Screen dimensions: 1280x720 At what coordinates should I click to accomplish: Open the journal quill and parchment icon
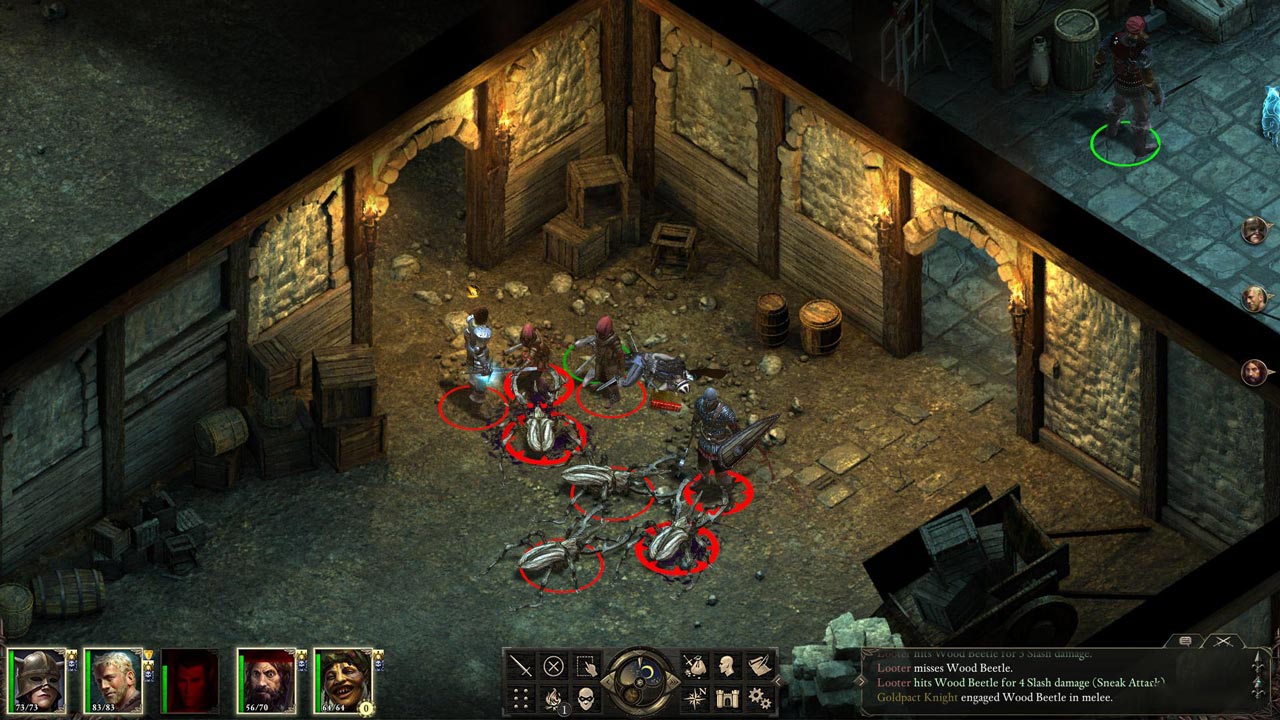[760, 666]
